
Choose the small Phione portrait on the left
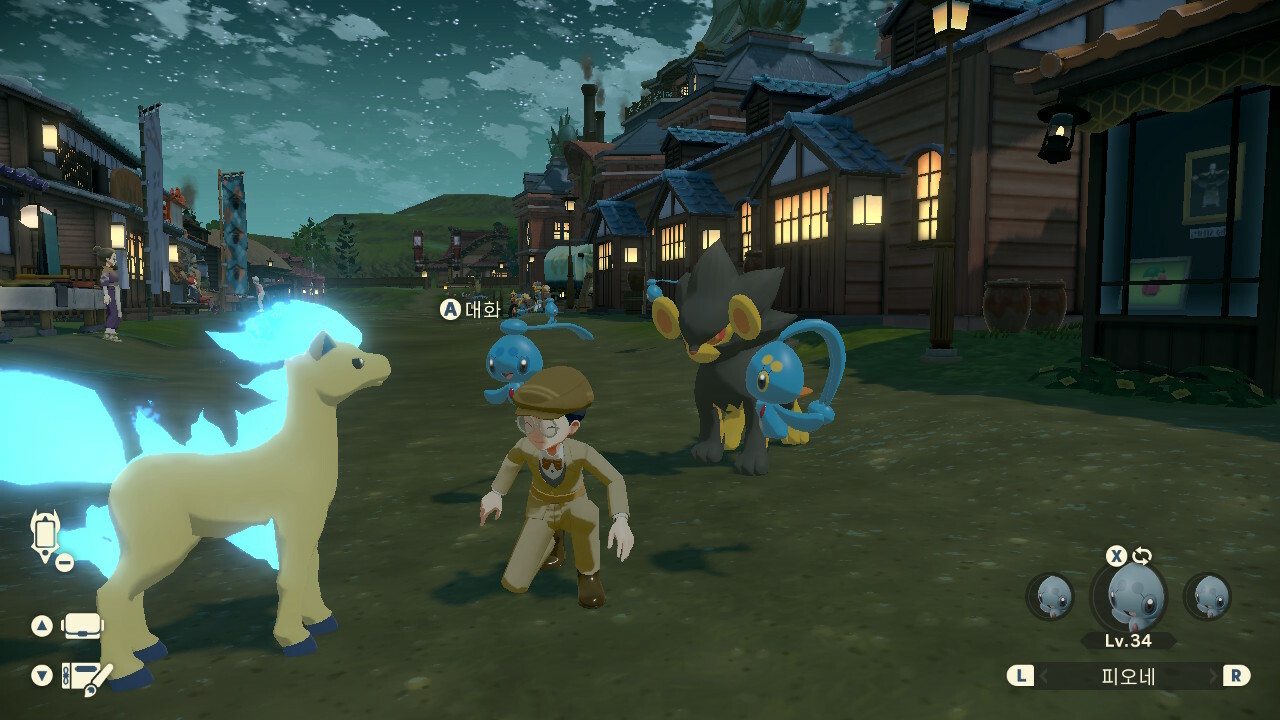tap(1050, 596)
